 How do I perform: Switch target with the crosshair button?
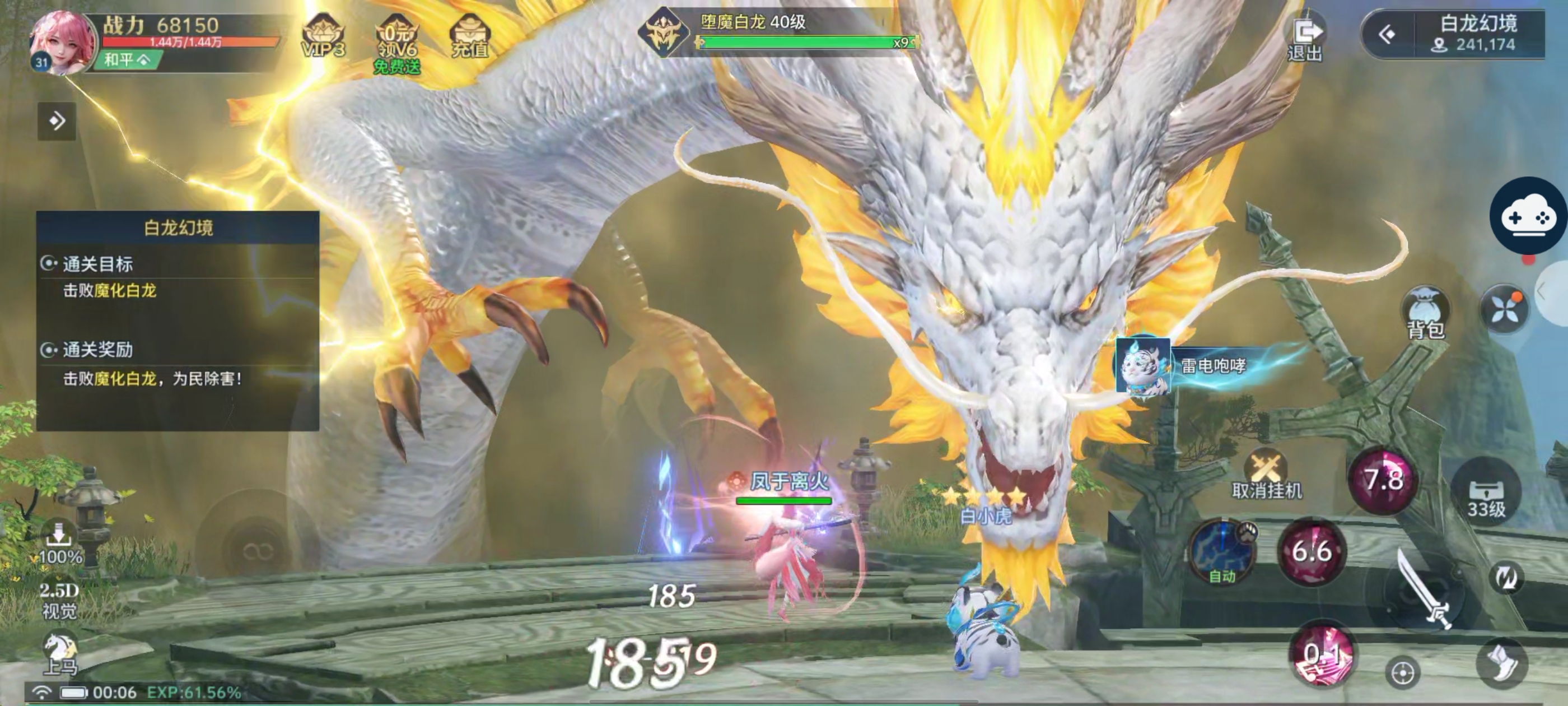pyautogui.click(x=1402, y=672)
